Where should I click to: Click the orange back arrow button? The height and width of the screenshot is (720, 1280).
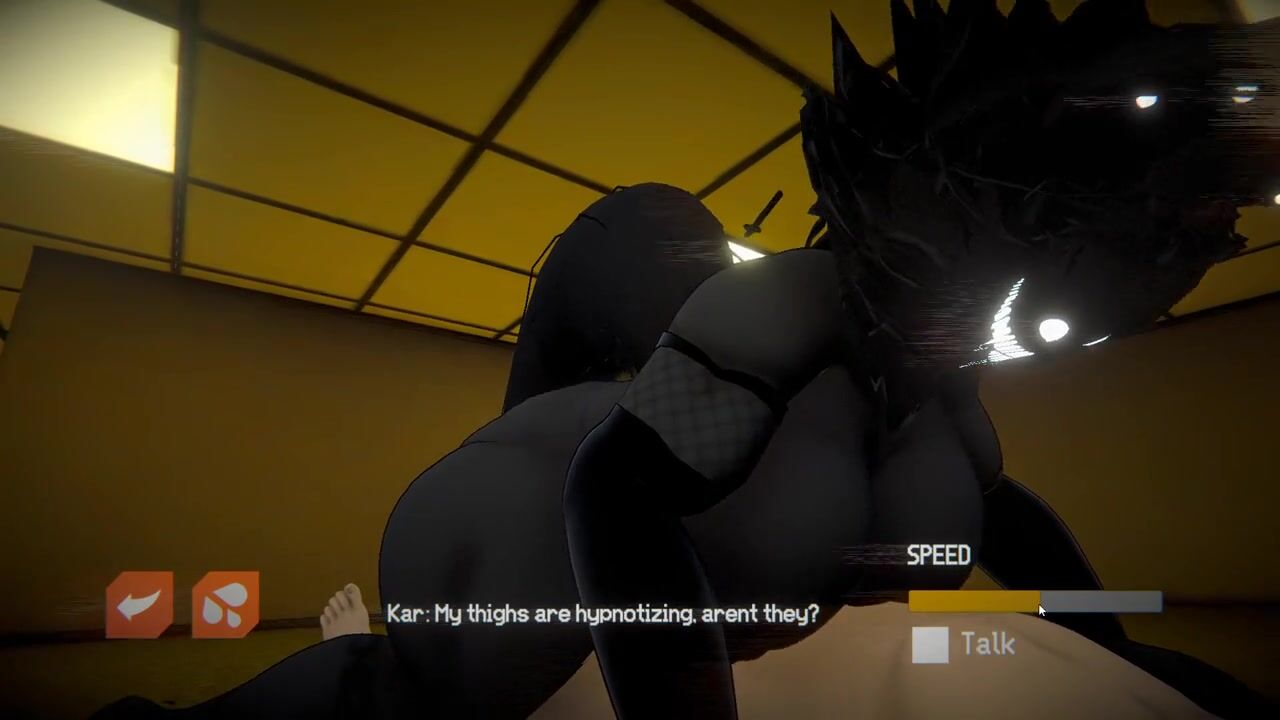[139, 604]
